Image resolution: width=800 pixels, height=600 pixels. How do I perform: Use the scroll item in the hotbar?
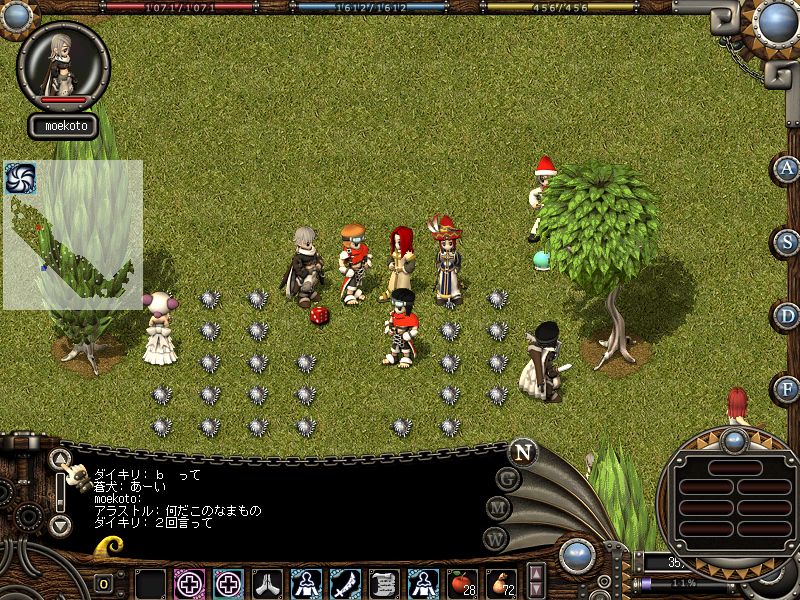coord(384,582)
